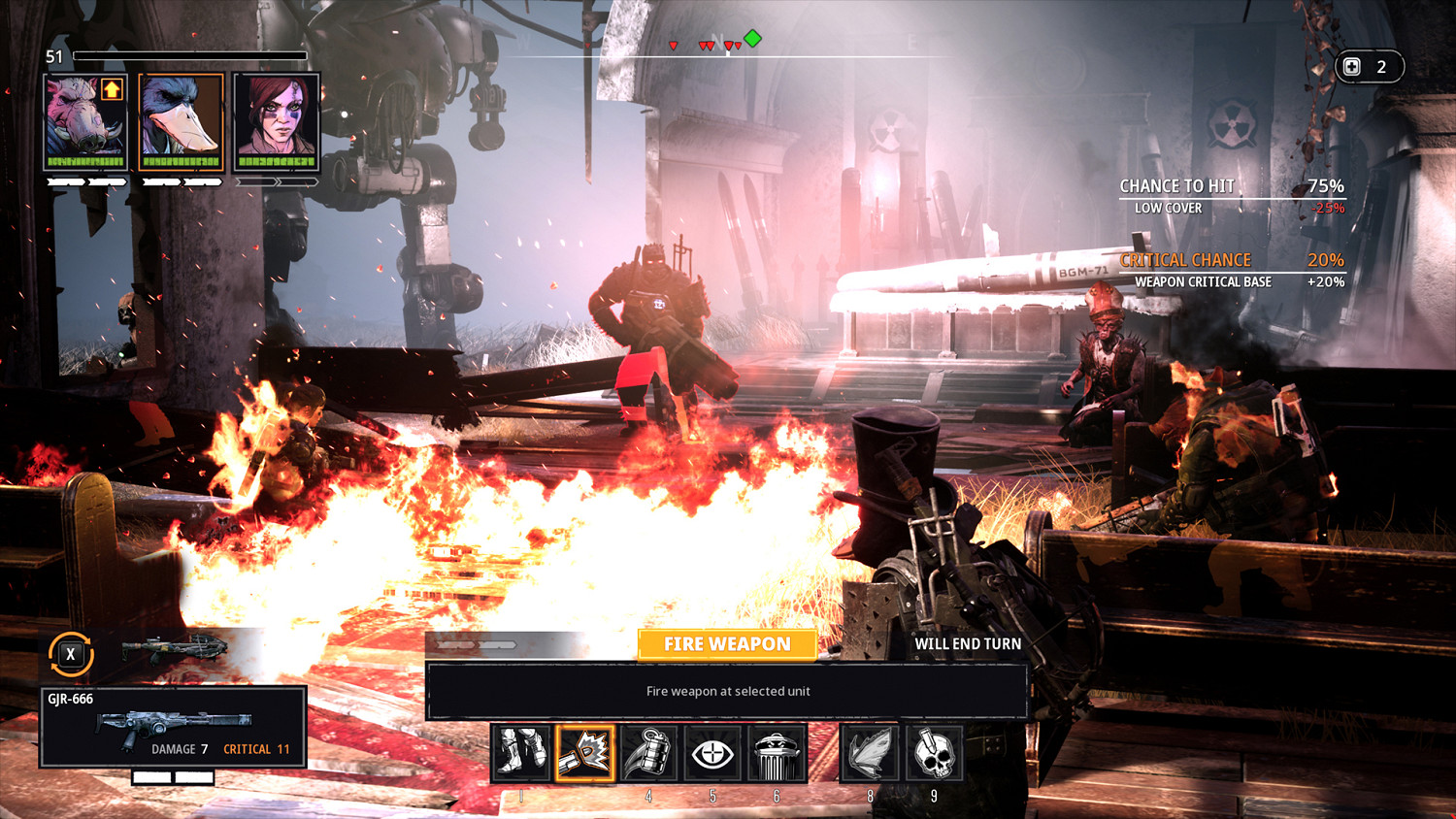The height and width of the screenshot is (819, 1456).
Task: Choose the highlighted fire weapon ability icon
Action: (x=585, y=753)
